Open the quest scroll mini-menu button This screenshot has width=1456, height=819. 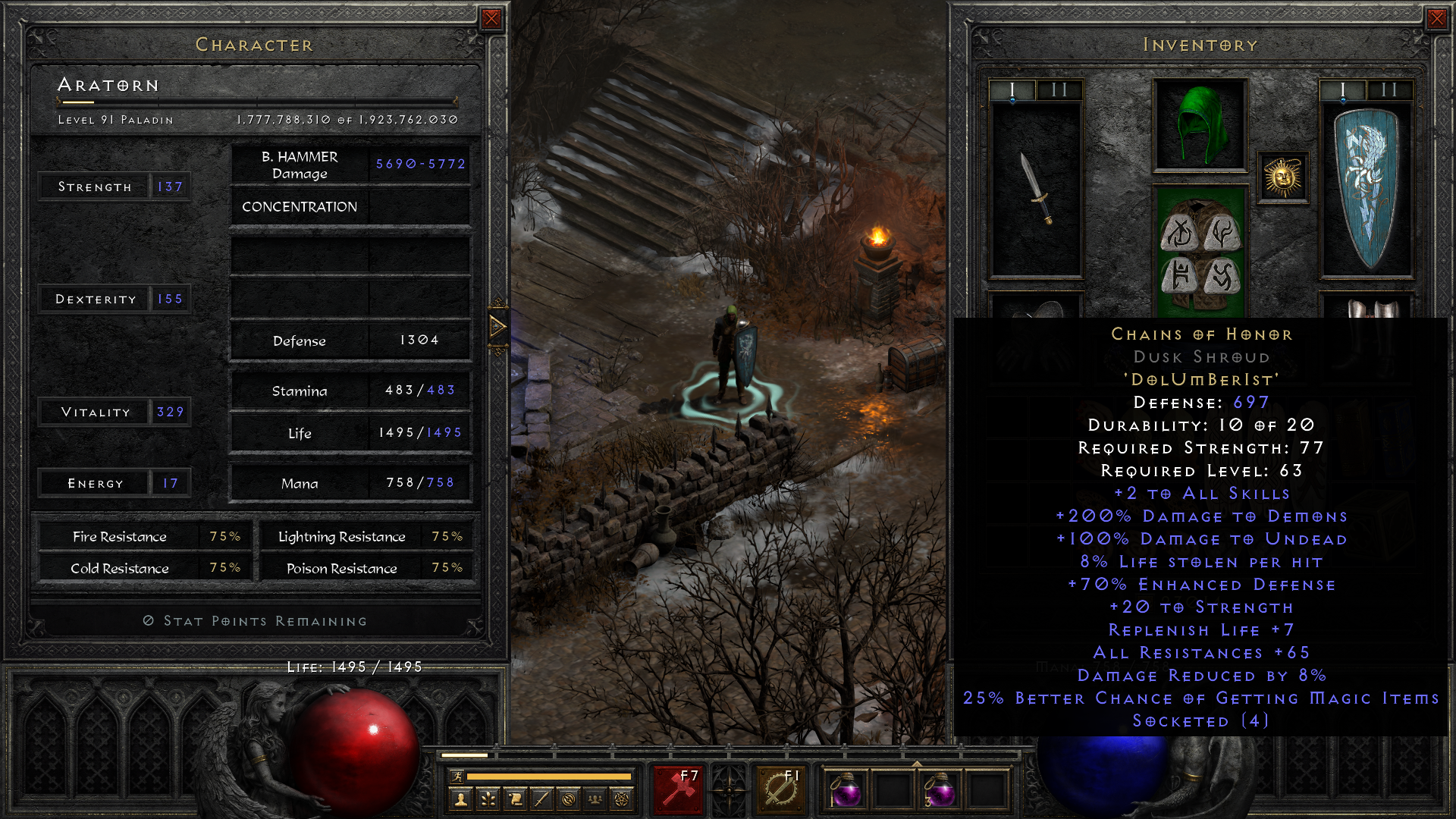tap(515, 799)
